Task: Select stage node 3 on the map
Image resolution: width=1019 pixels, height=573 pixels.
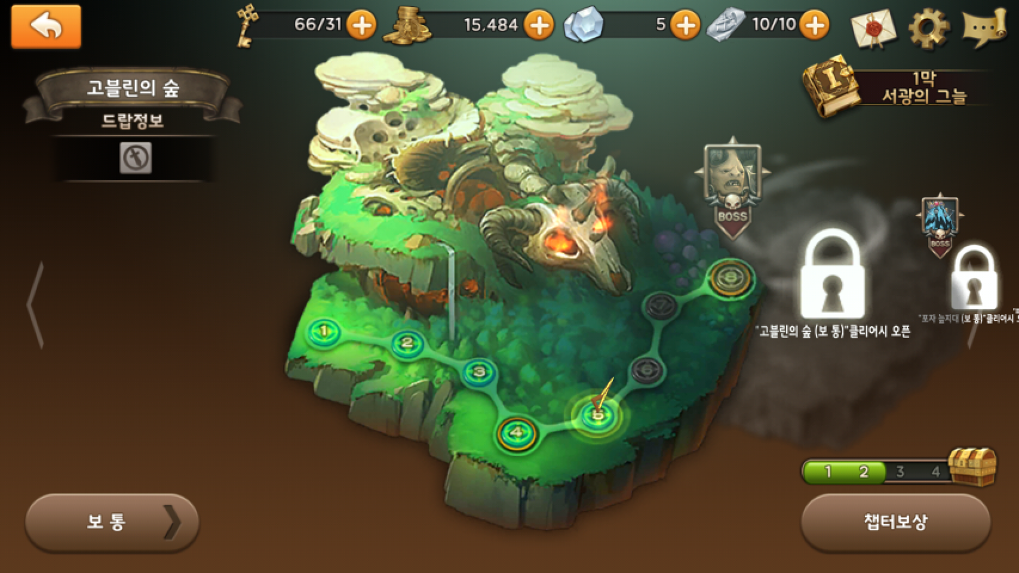Action: point(480,373)
